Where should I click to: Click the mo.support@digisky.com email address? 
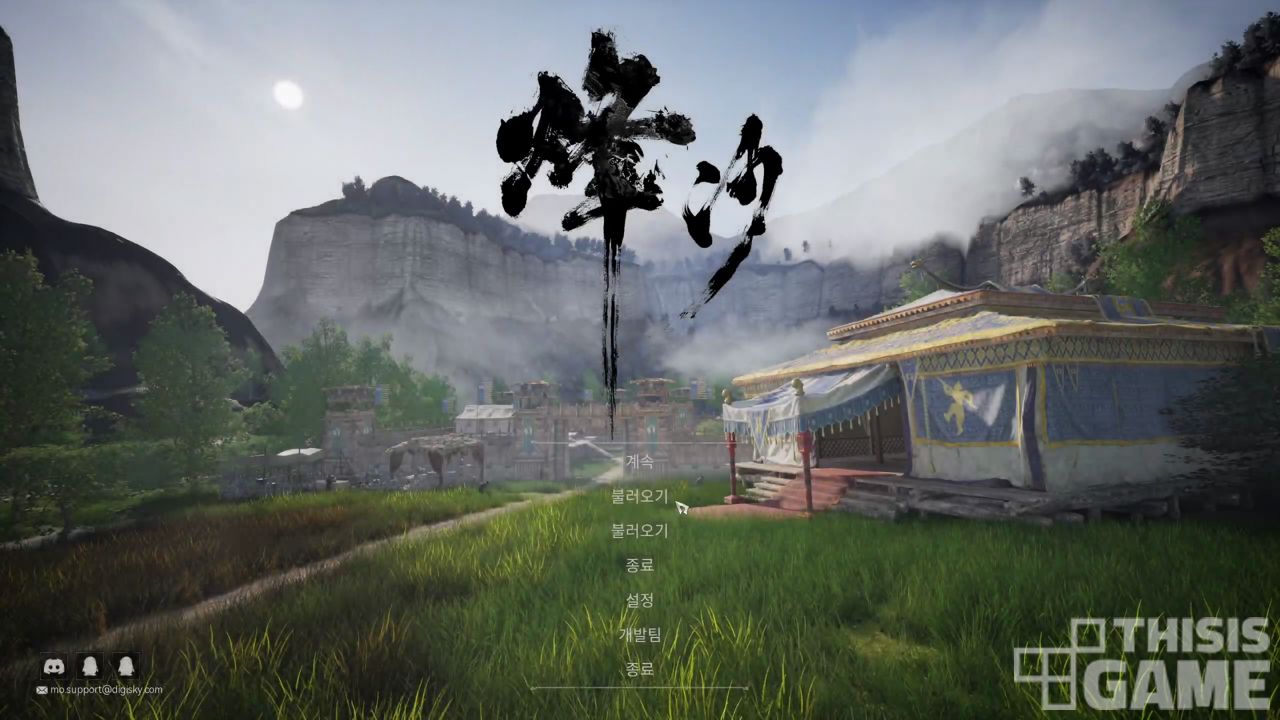click(106, 690)
